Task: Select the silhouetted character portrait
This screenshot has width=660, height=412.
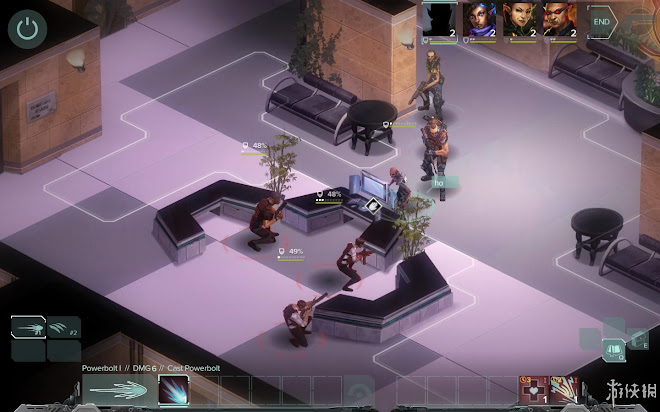Action: [x=438, y=18]
